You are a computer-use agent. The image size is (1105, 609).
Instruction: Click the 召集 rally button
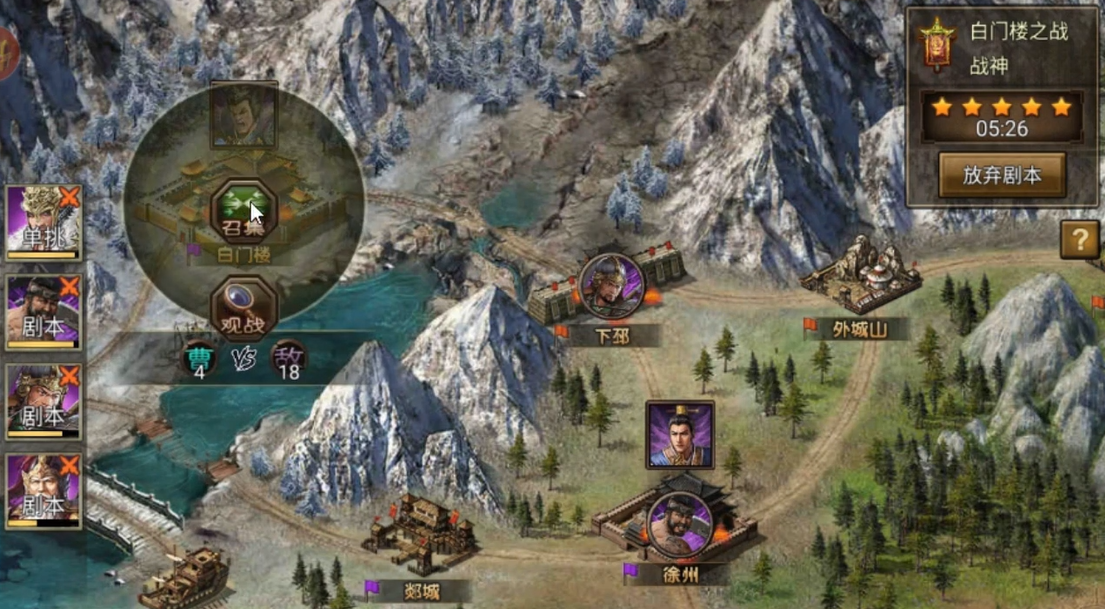pyautogui.click(x=238, y=209)
